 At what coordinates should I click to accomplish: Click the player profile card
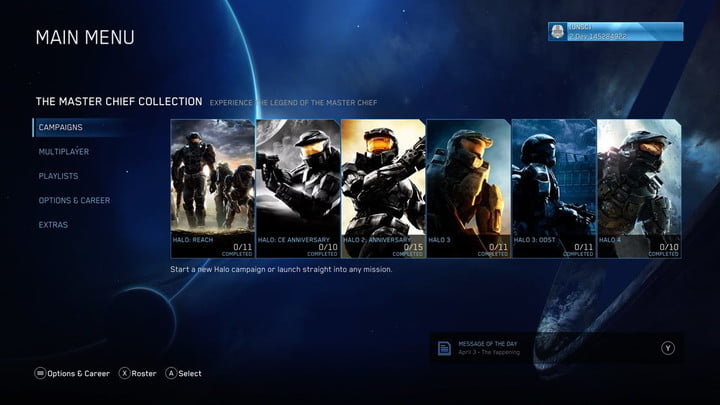pos(615,32)
